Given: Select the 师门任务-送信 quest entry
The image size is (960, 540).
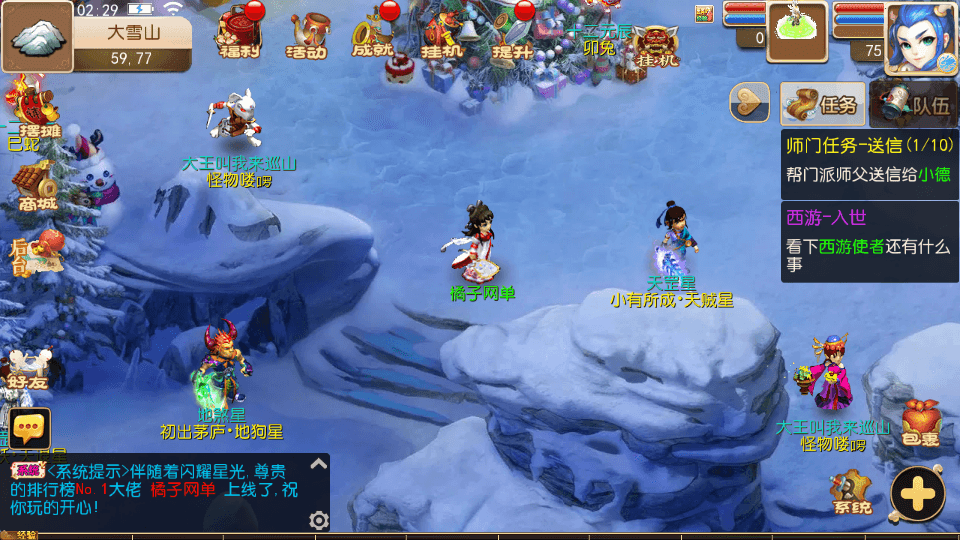Looking at the screenshot, I should 868,158.
